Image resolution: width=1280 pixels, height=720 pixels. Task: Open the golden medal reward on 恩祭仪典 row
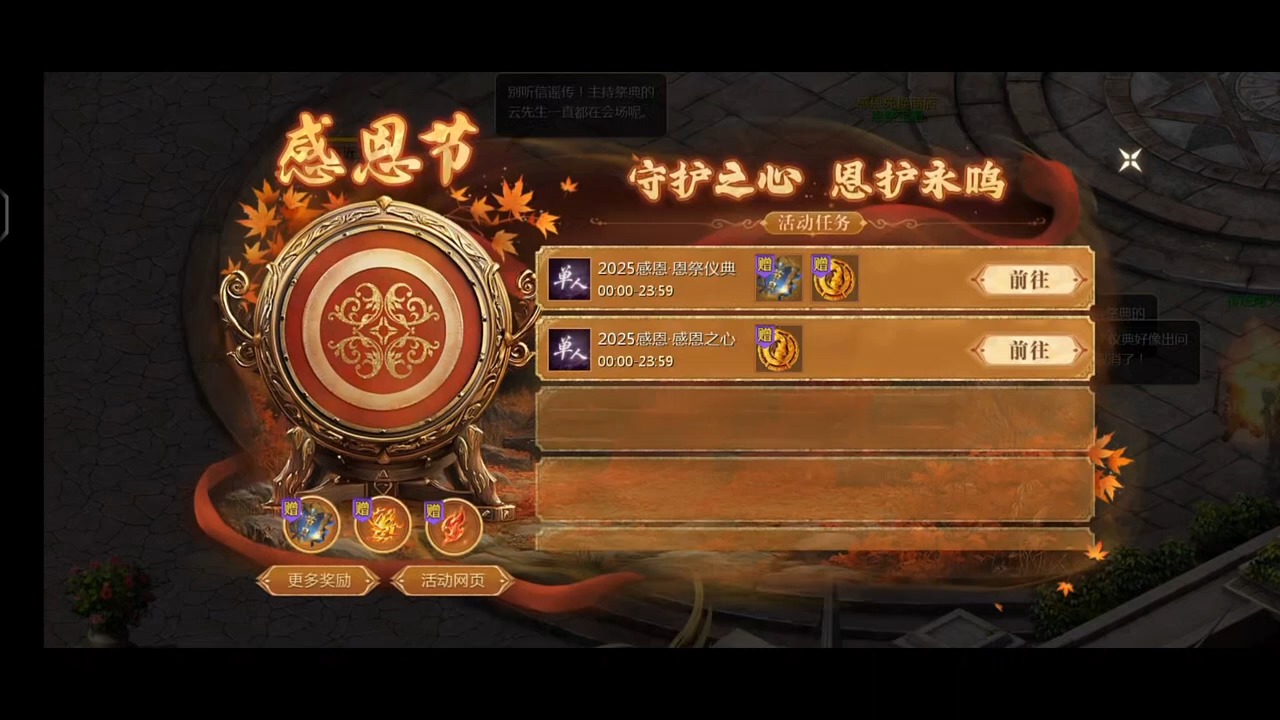(x=835, y=280)
